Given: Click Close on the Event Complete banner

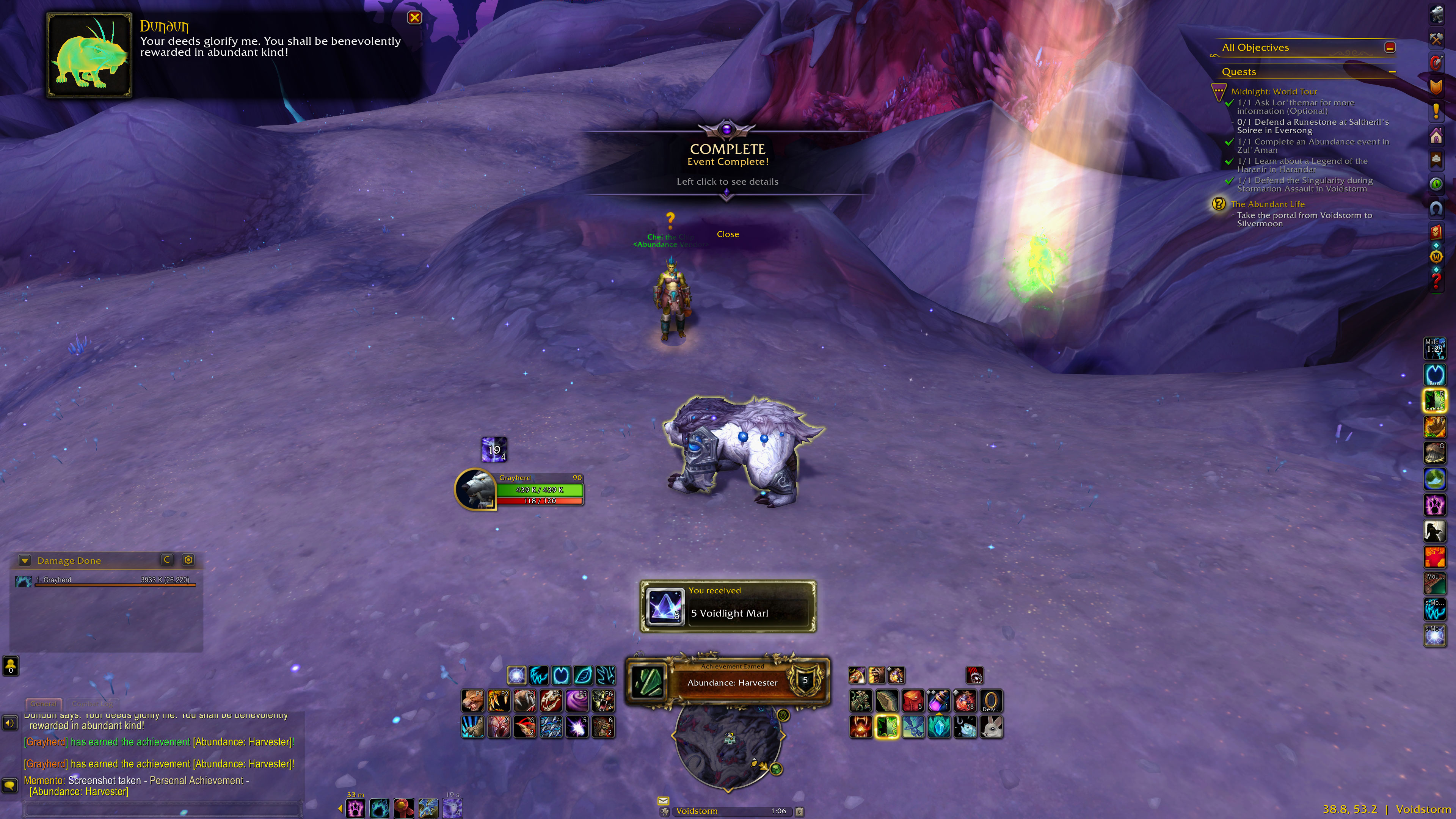Looking at the screenshot, I should [728, 234].
